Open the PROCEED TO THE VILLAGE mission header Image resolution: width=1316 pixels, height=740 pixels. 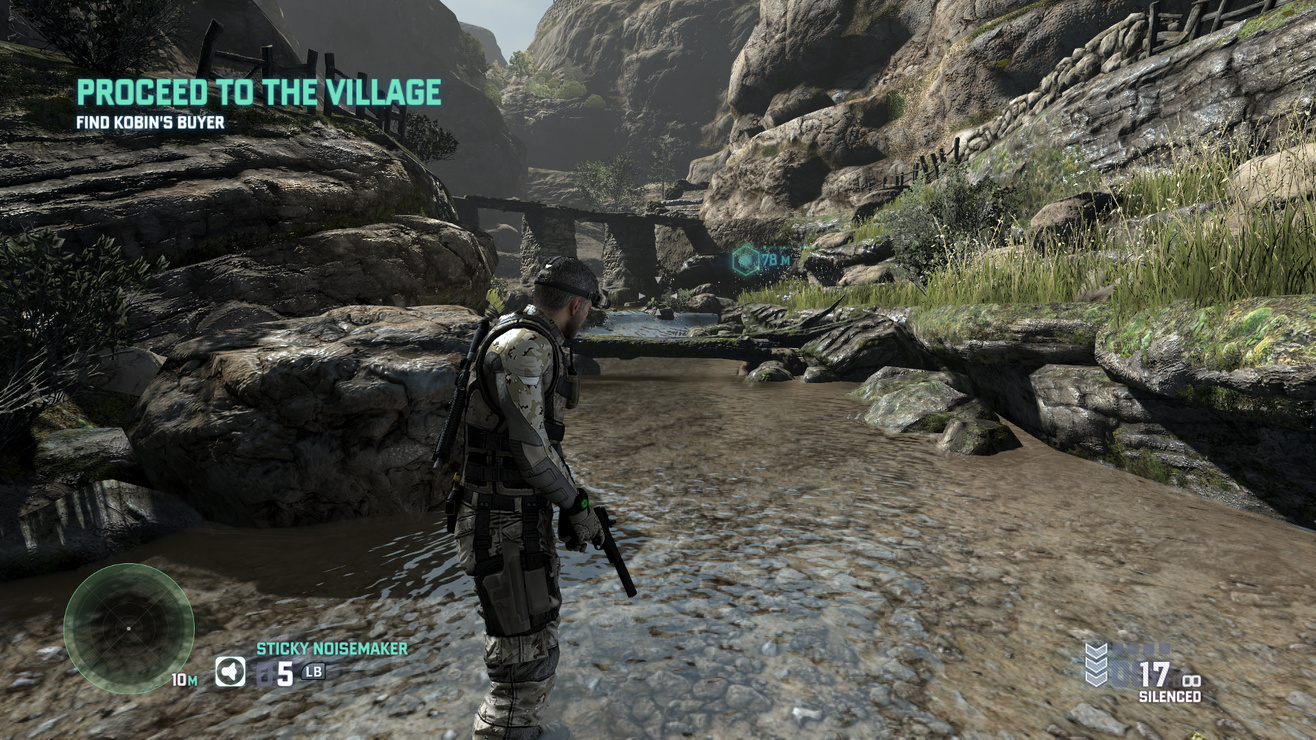click(262, 90)
